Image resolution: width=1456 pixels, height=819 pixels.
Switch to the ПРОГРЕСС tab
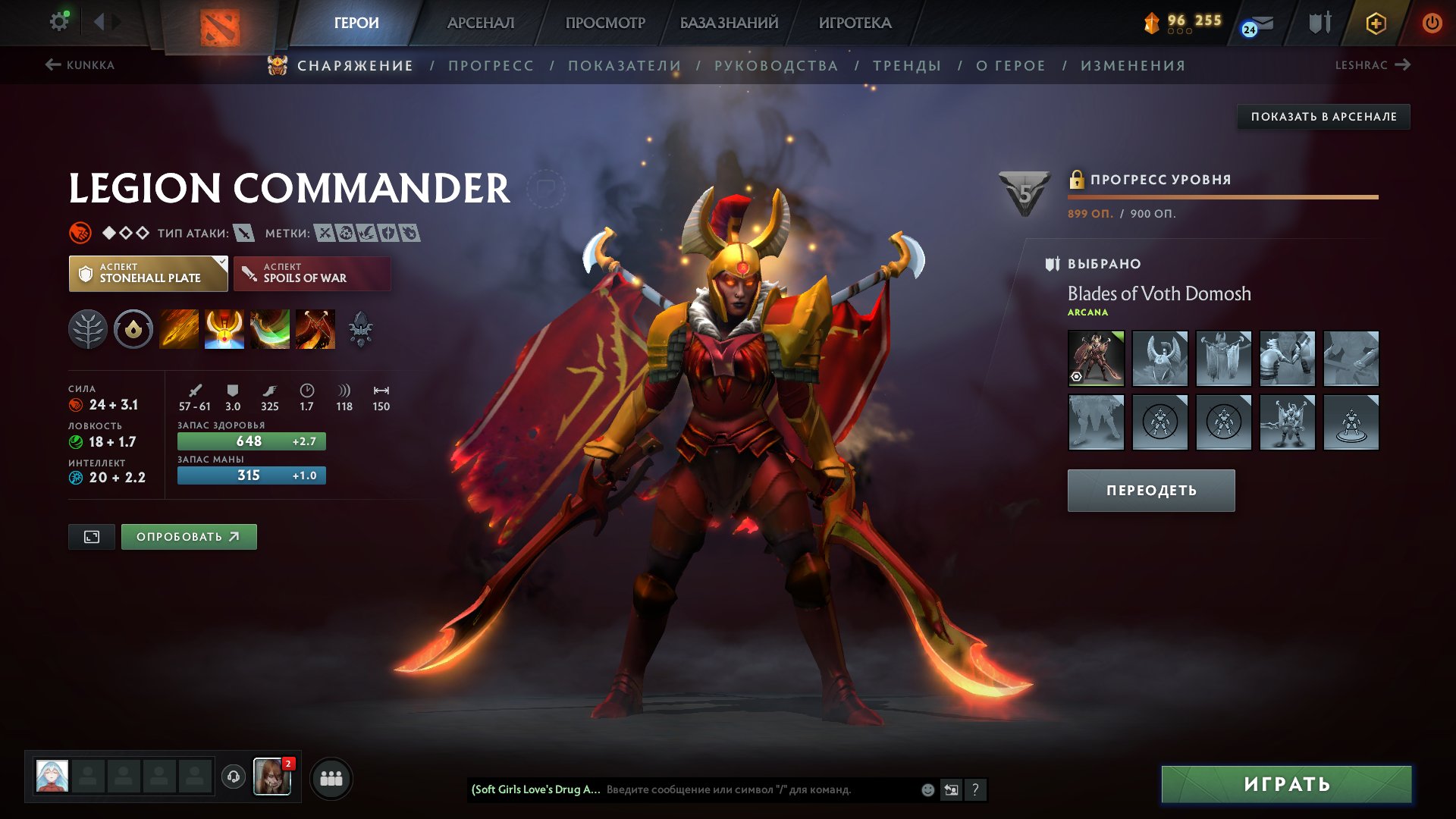pos(490,66)
